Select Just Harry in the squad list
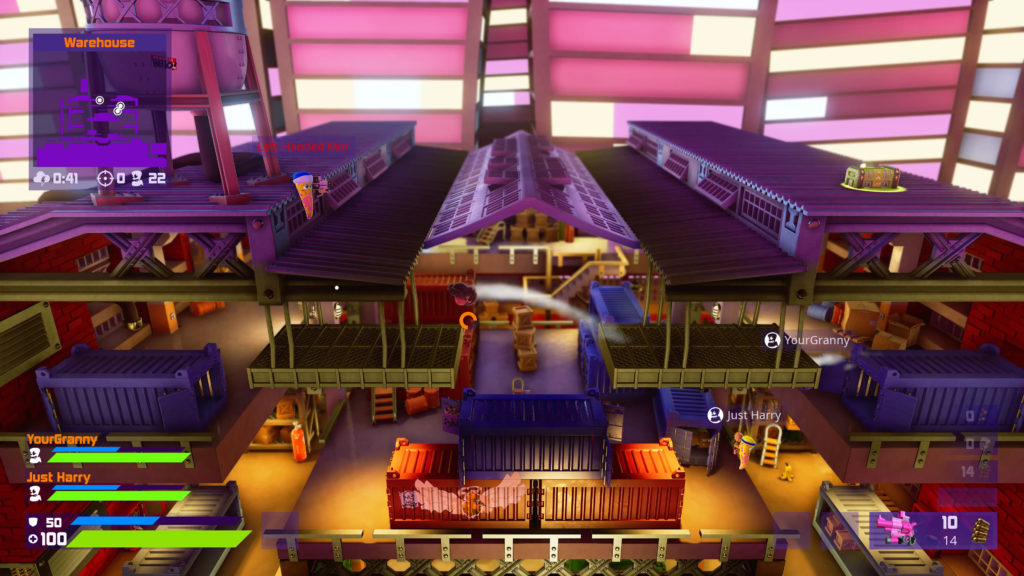This screenshot has height=576, width=1024. pos(58,478)
